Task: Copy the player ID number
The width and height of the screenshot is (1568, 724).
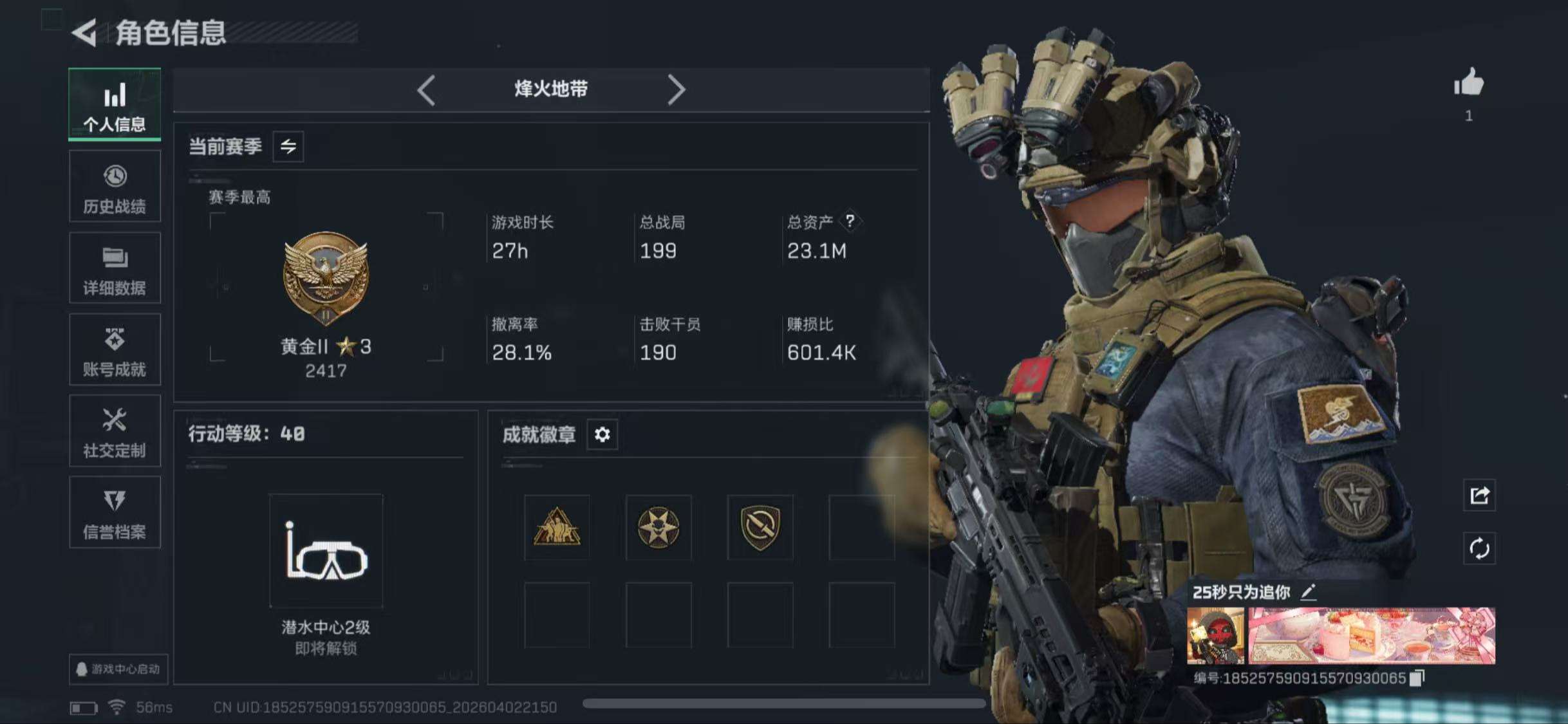Action: [x=1417, y=678]
